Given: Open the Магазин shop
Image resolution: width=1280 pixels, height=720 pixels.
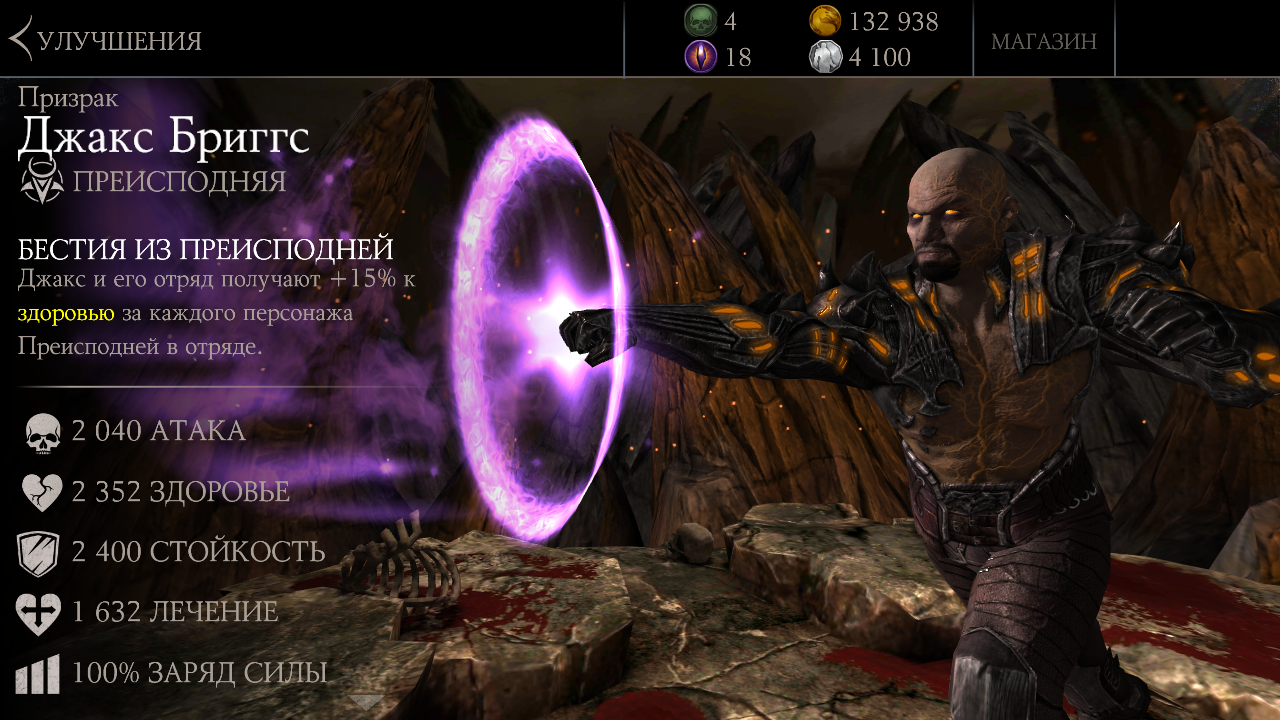Looking at the screenshot, I should point(1043,41).
